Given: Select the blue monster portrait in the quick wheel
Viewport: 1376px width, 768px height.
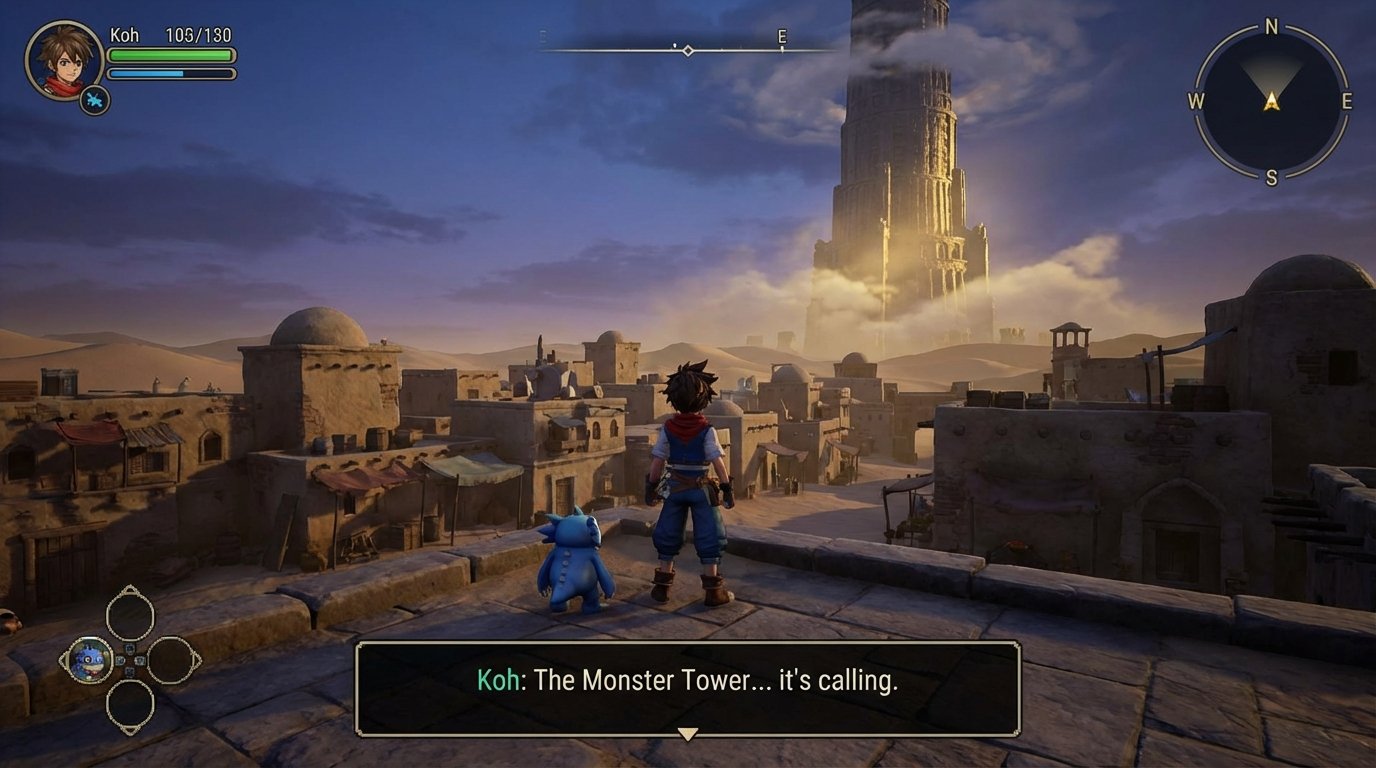Looking at the screenshot, I should (x=91, y=660).
